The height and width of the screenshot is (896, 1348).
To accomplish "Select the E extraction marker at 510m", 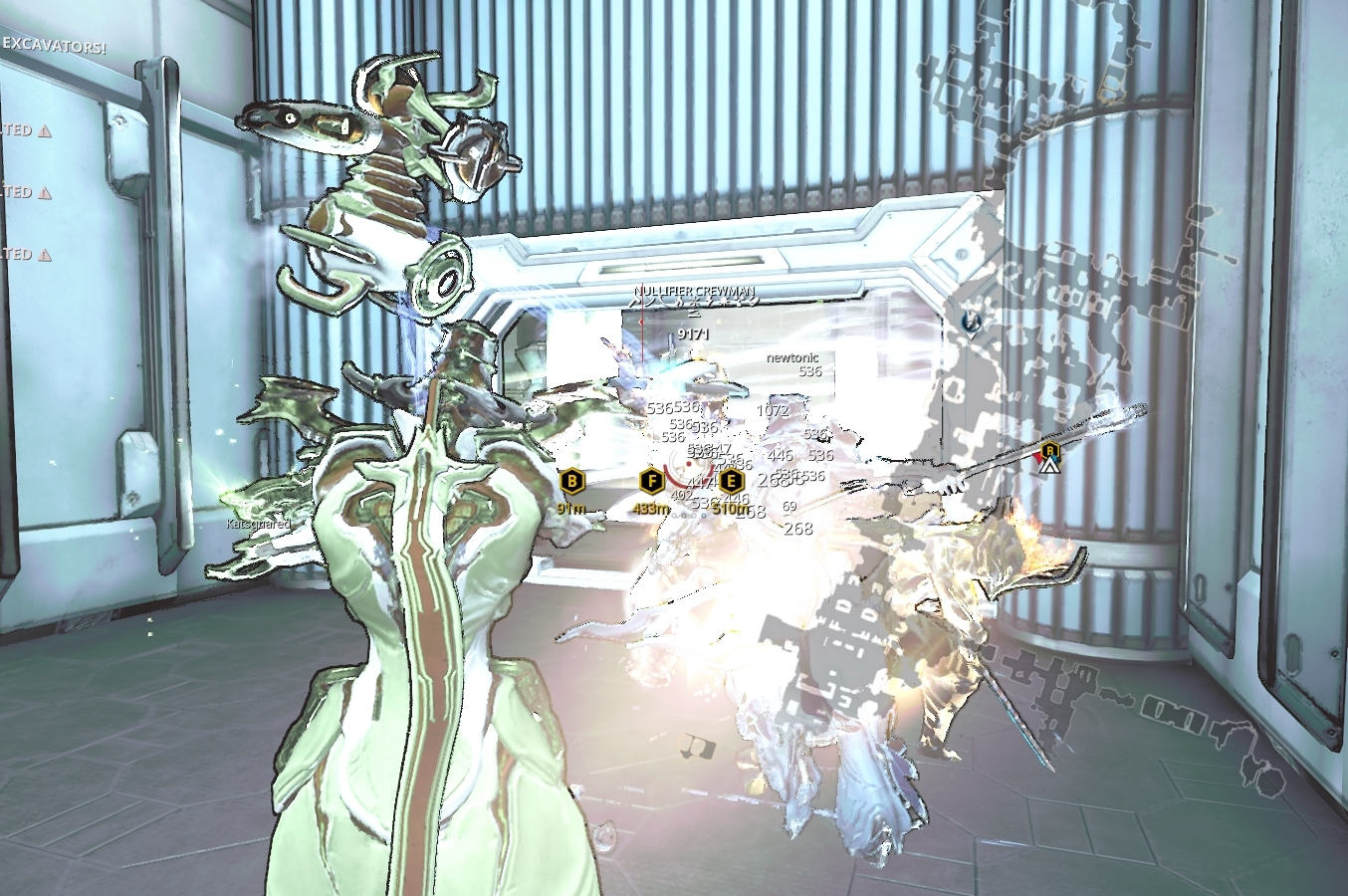I will pos(731,481).
